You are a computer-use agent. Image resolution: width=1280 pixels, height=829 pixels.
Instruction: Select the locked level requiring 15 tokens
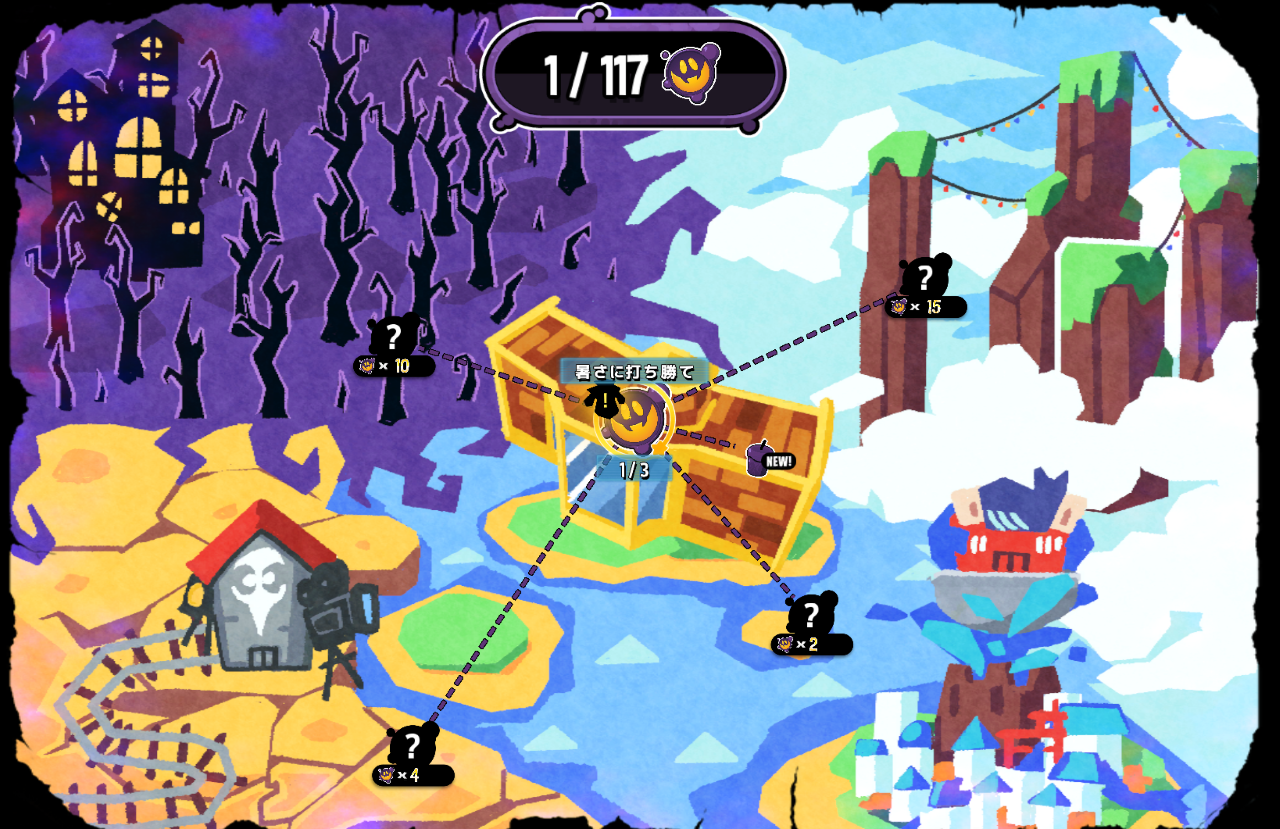coord(925,277)
